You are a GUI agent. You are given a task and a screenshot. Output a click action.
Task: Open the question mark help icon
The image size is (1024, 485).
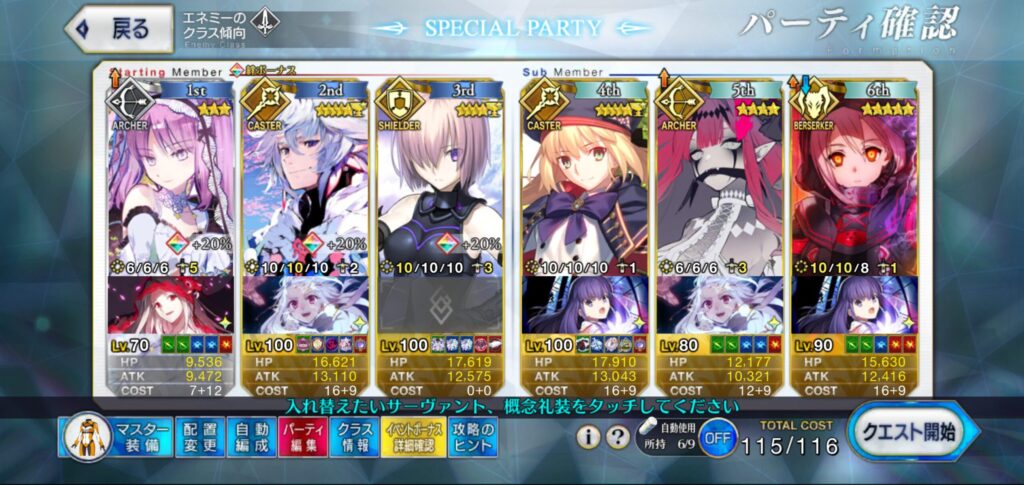pyautogui.click(x=615, y=437)
